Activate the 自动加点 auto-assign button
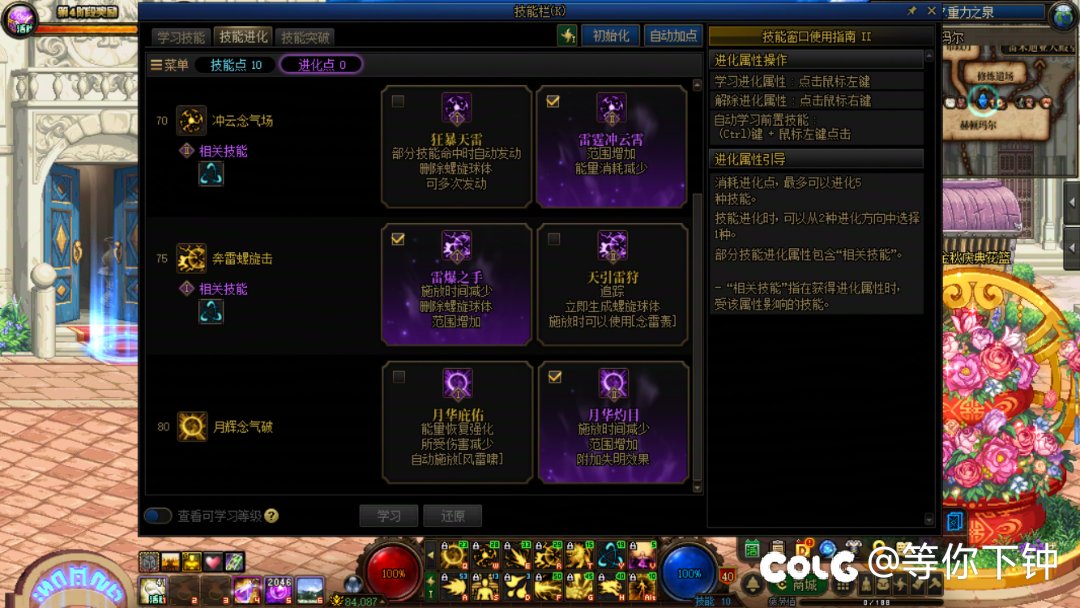This screenshot has height=608, width=1080. (x=673, y=36)
